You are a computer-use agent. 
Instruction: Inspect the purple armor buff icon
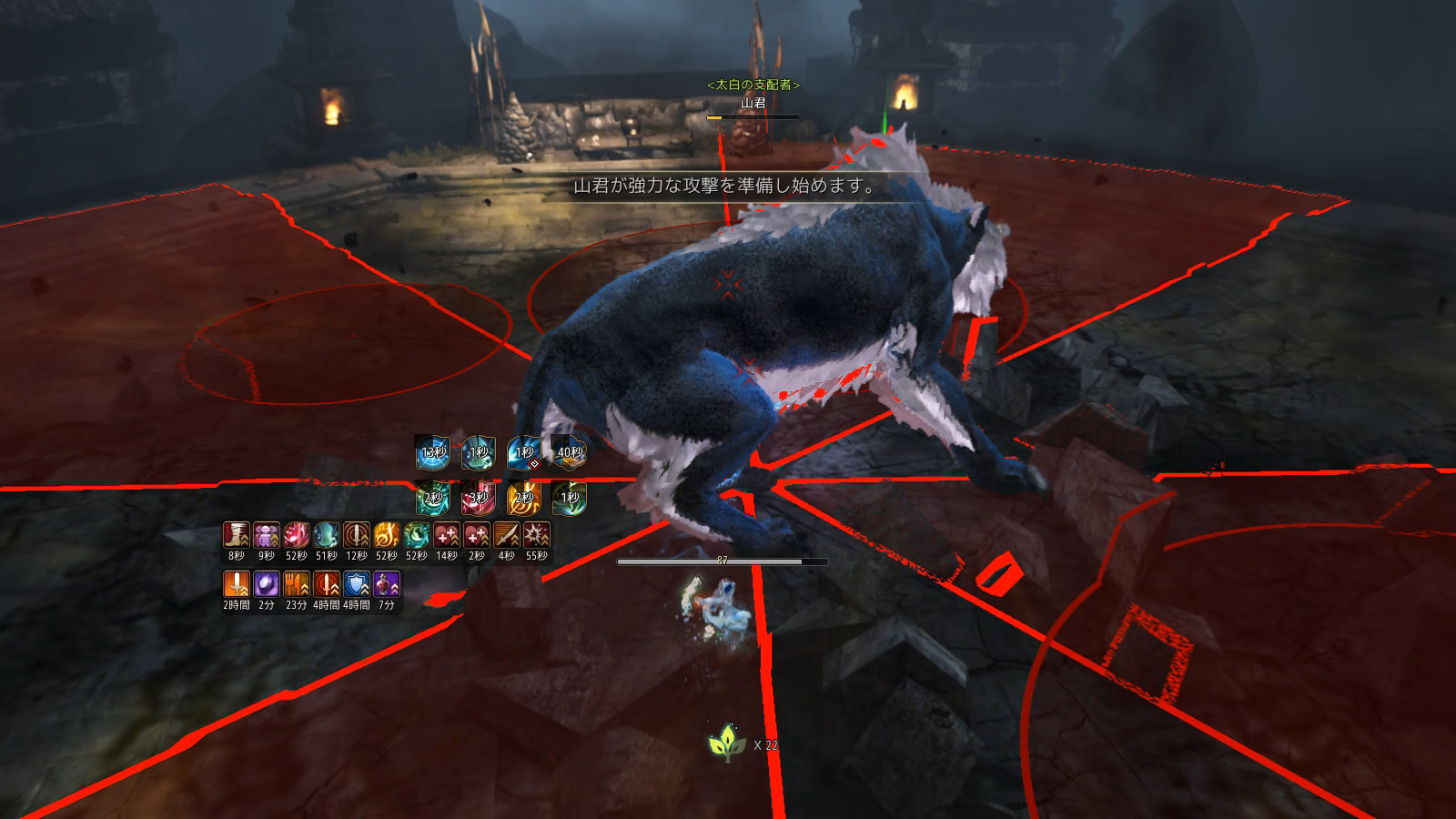point(267,535)
